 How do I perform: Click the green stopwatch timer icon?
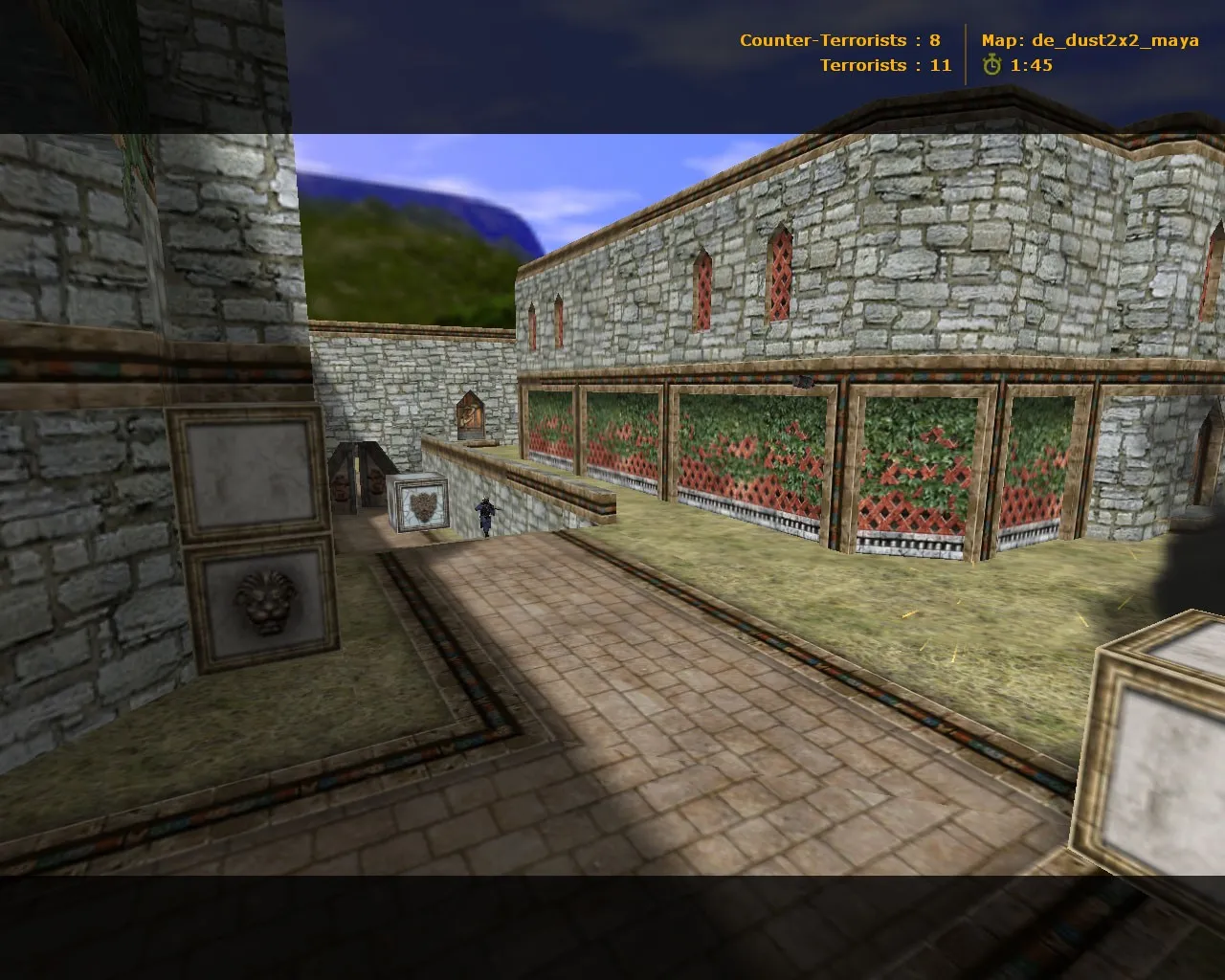[991, 66]
